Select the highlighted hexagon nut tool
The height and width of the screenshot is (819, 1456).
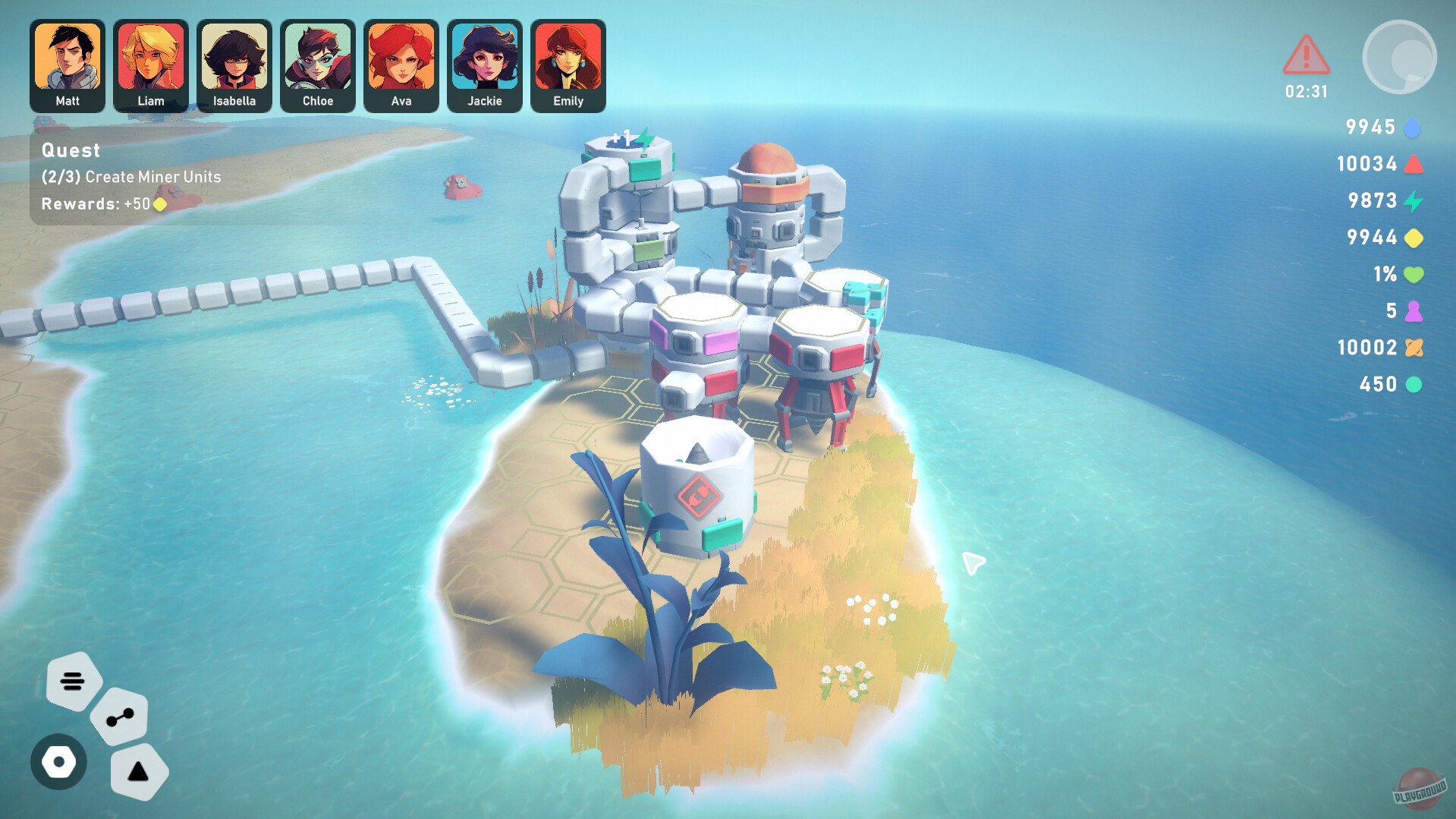(58, 763)
